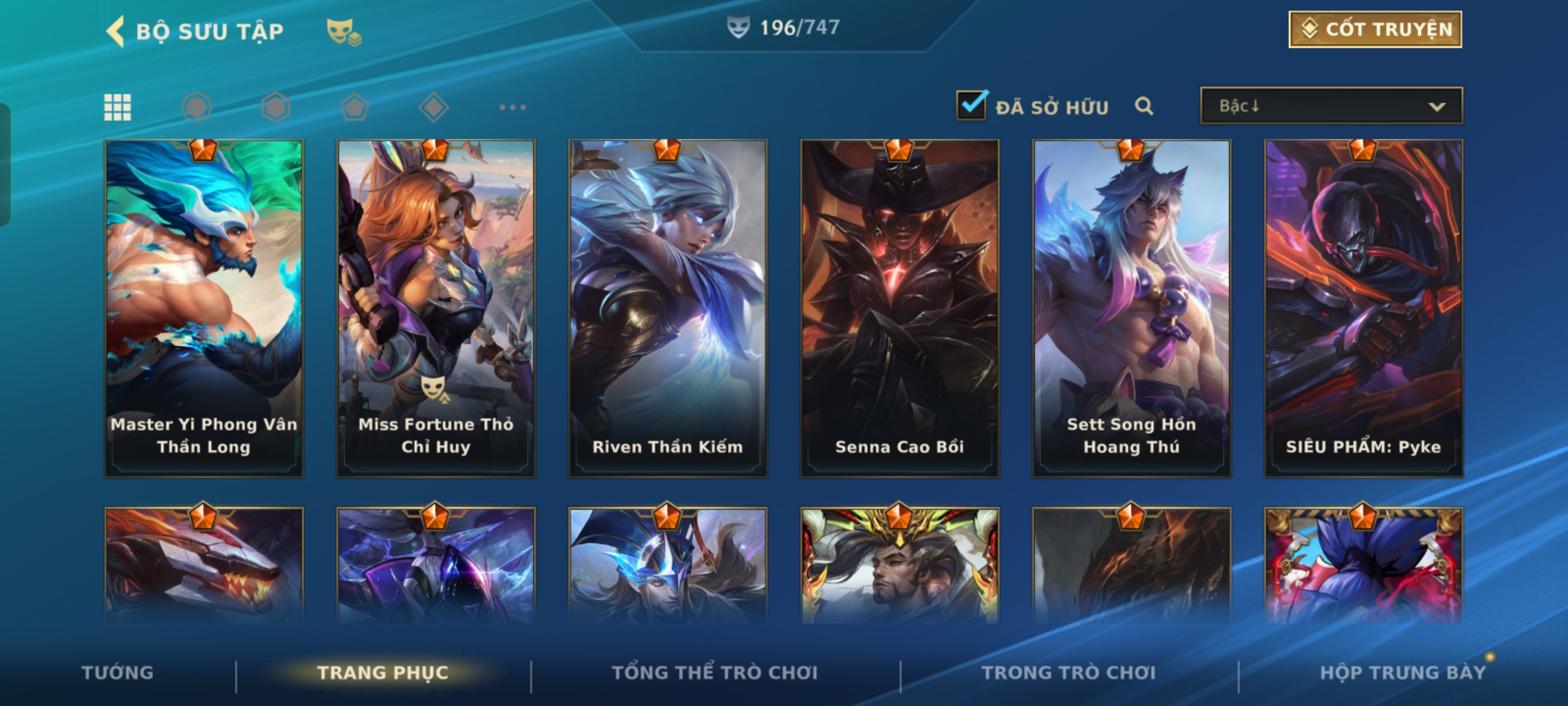This screenshot has height=706, width=1568.
Task: Click the gold masks icon beside title
Action: pyautogui.click(x=344, y=31)
